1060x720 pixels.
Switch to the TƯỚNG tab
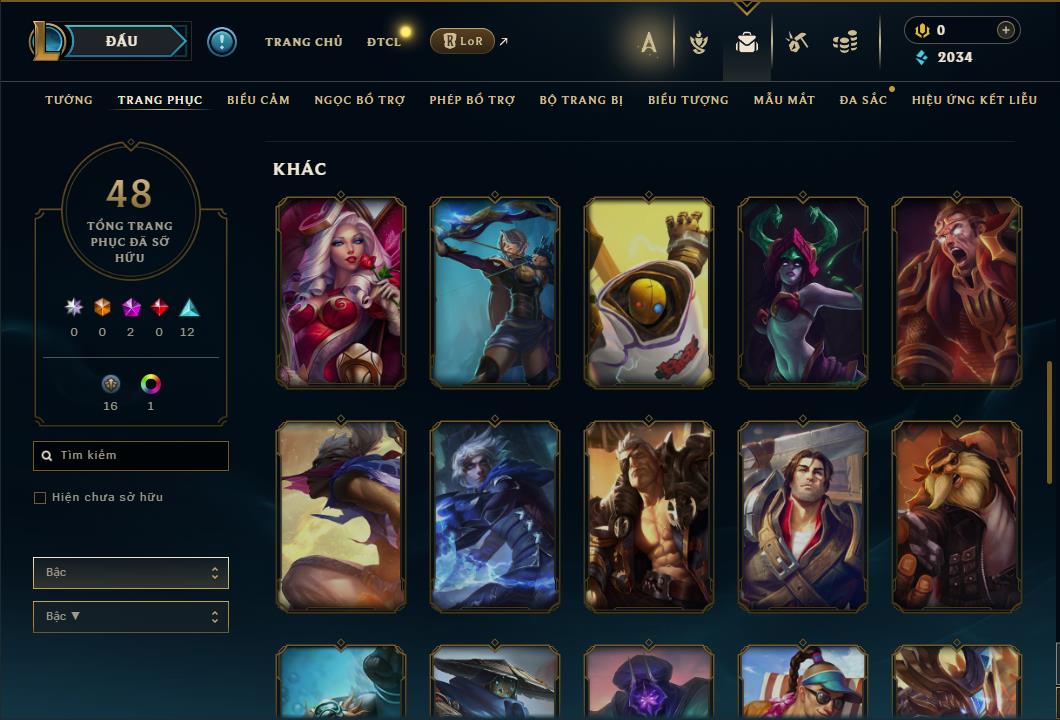pos(69,100)
